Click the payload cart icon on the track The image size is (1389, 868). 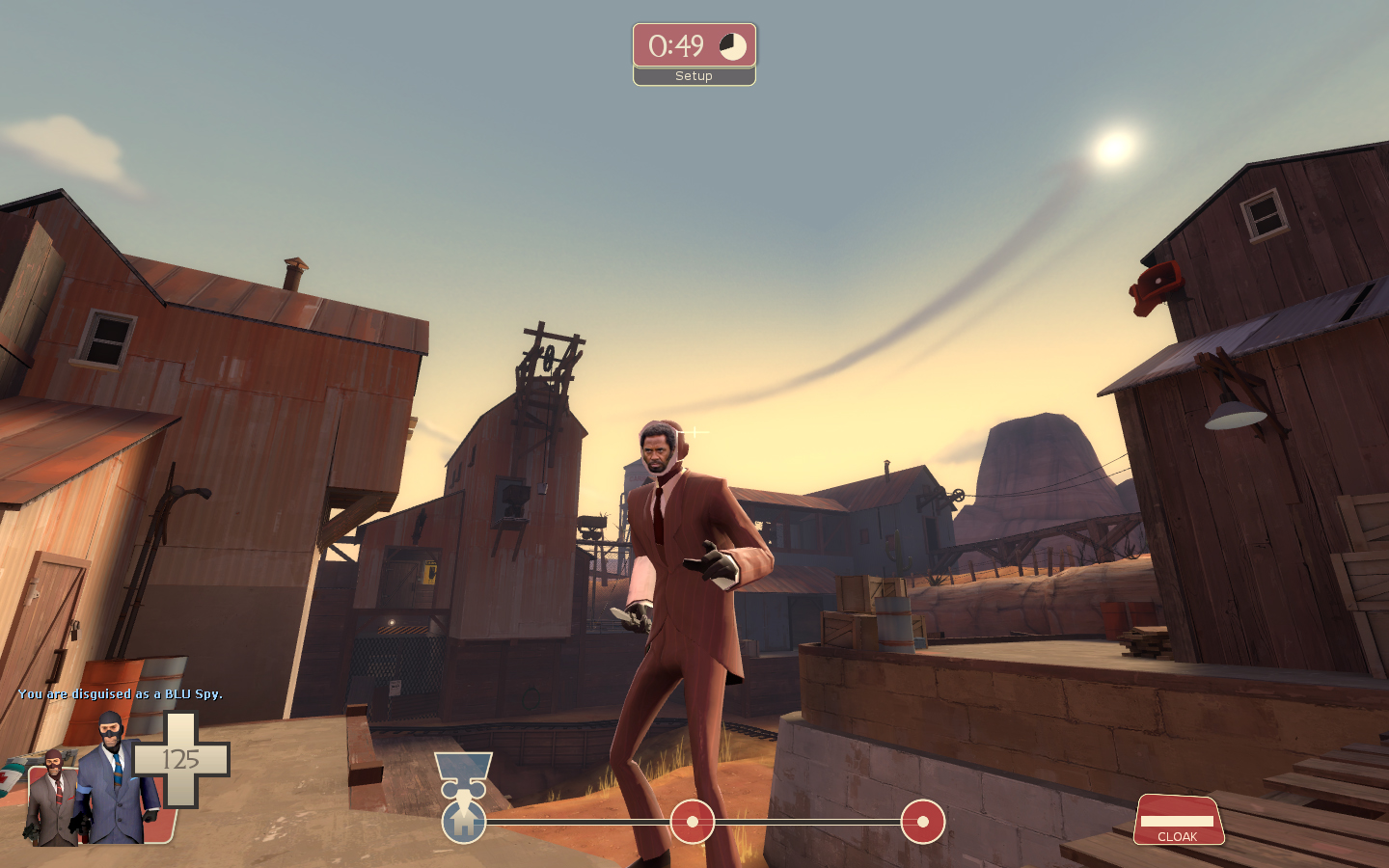tap(463, 777)
